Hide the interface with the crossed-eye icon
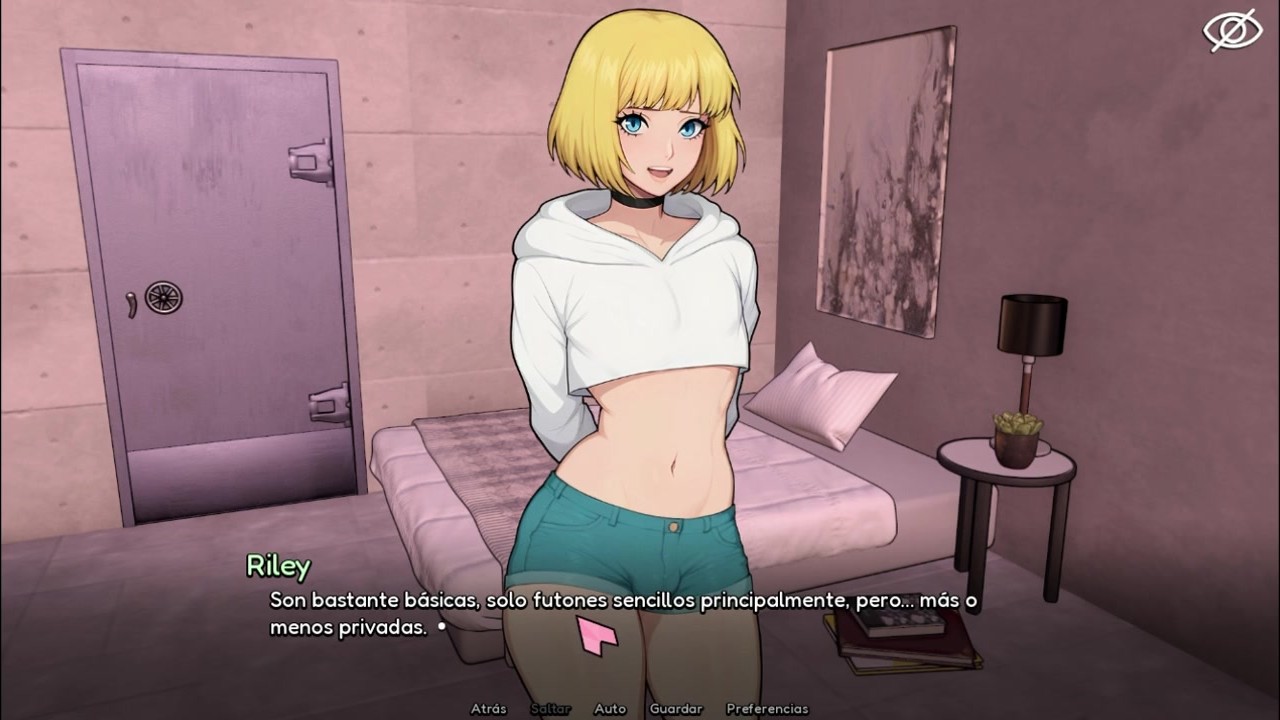The height and width of the screenshot is (720, 1280). click(1232, 30)
